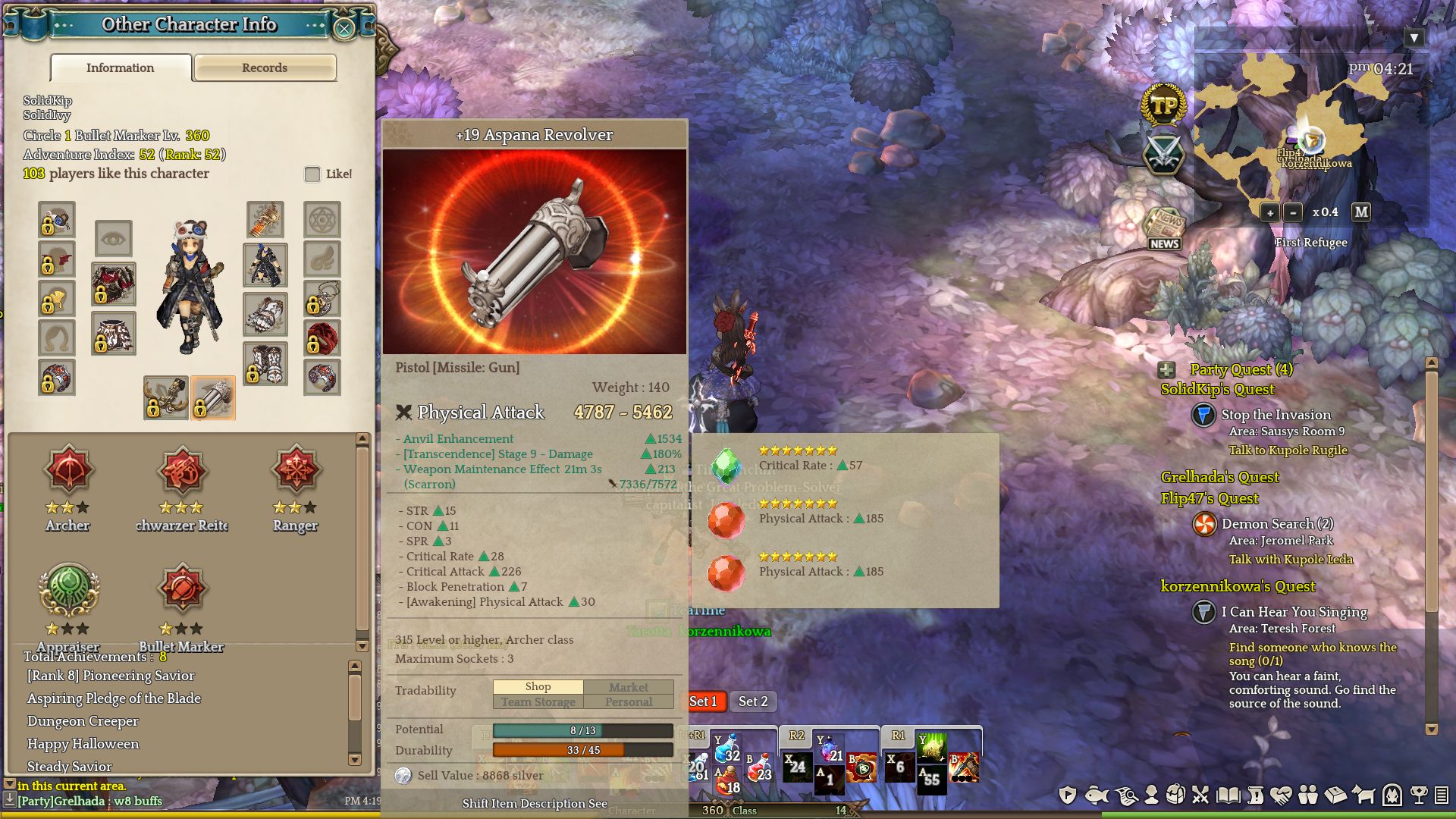Click the TP shop icon
The width and height of the screenshot is (1456, 819).
pos(1163,106)
